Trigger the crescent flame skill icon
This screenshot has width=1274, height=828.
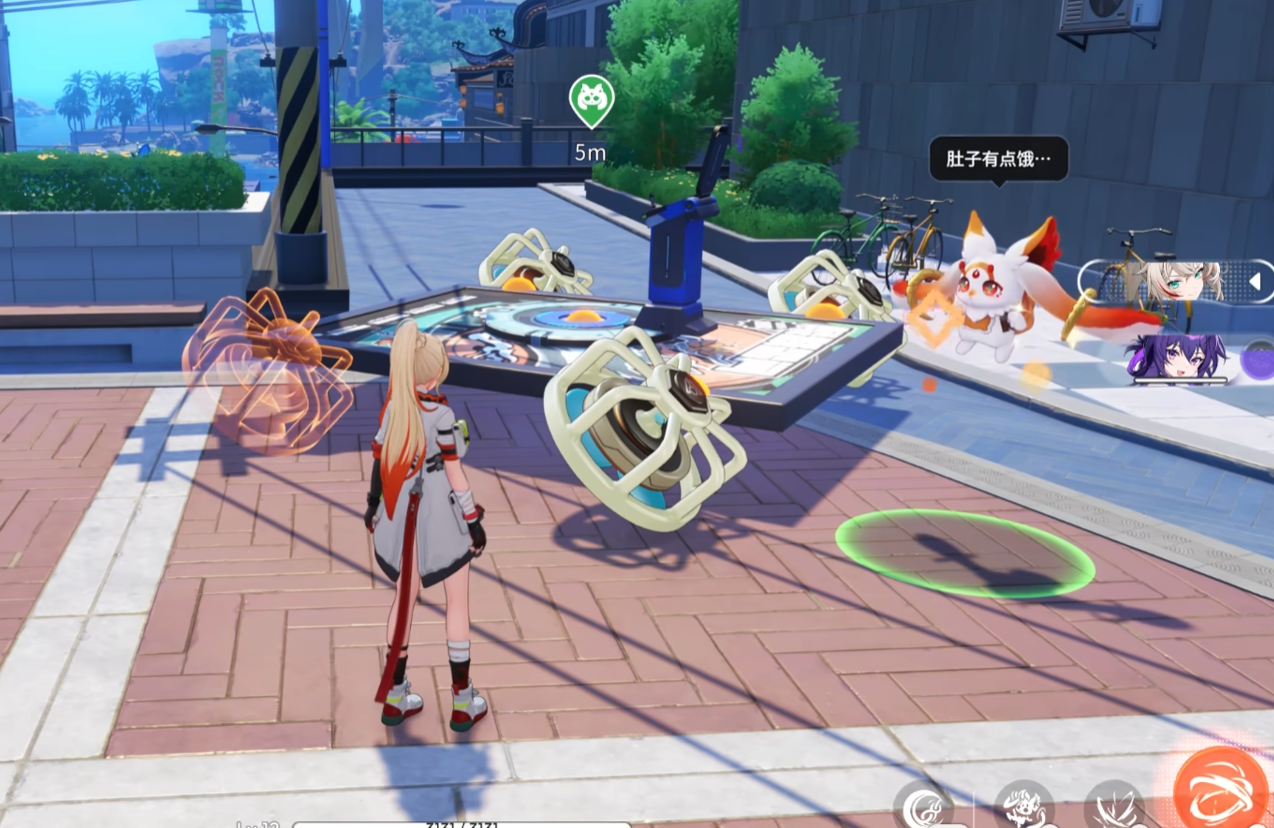924,806
